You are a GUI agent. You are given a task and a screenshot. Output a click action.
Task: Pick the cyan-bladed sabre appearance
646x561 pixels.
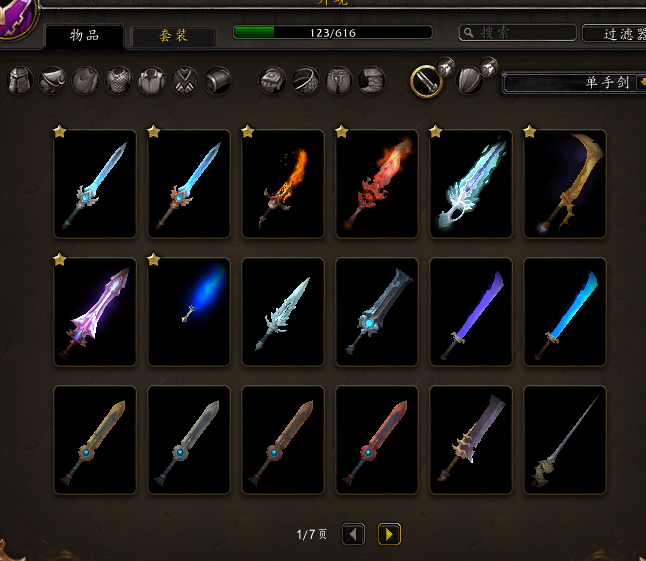click(x=565, y=312)
